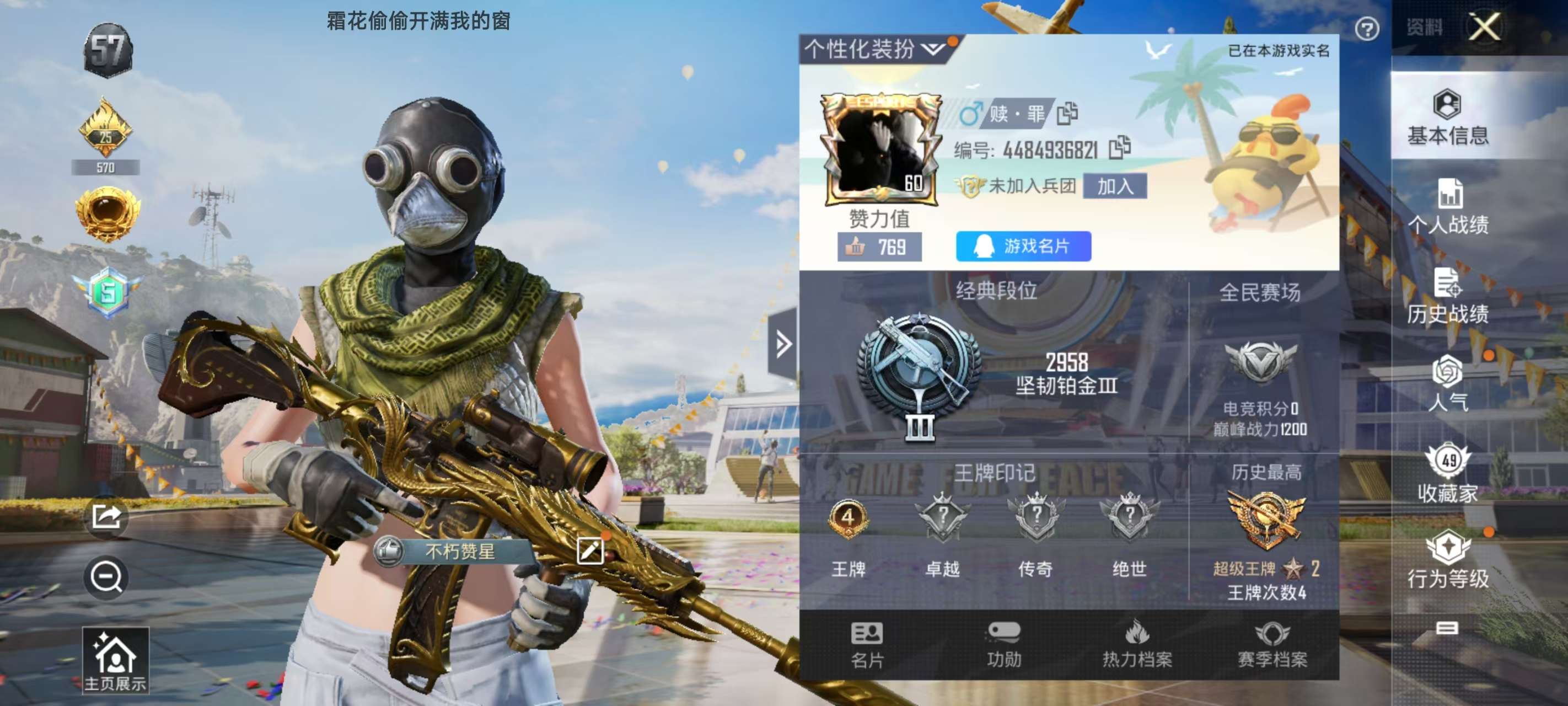The image size is (1568, 706).
Task: View the 行为等级 behavior tab
Action: (1447, 560)
